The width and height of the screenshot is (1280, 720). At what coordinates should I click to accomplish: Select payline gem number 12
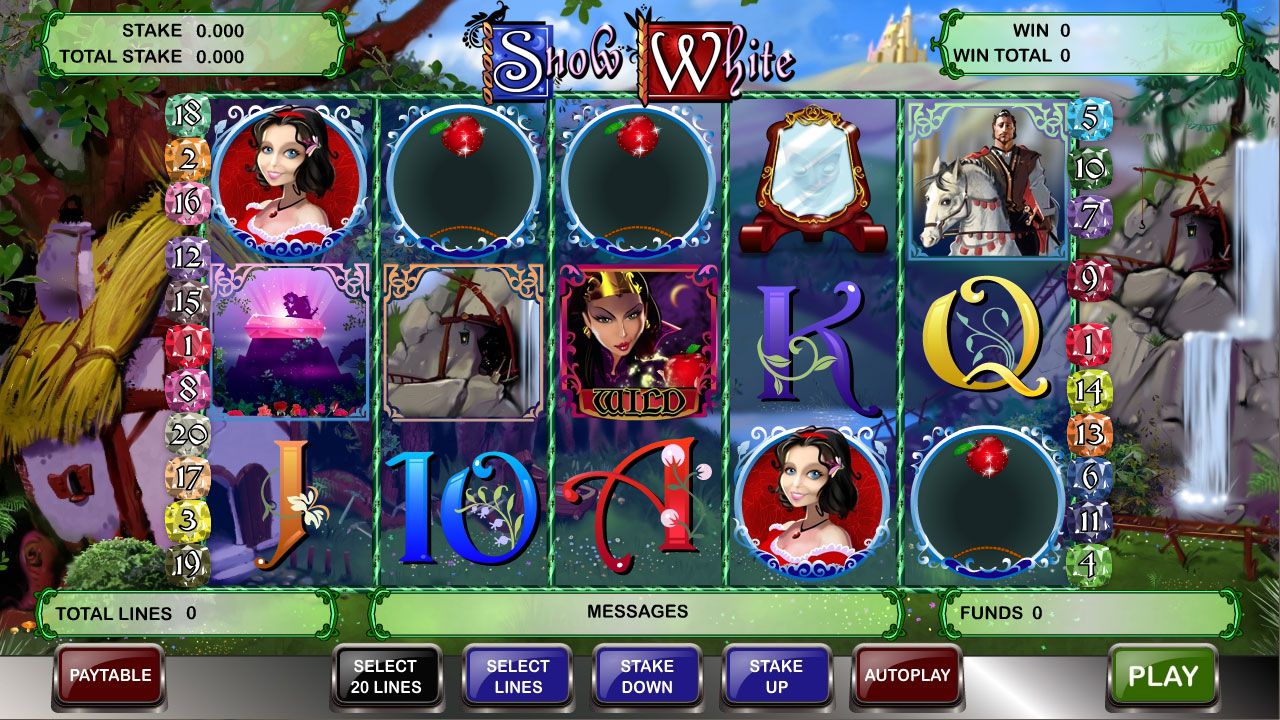[188, 257]
